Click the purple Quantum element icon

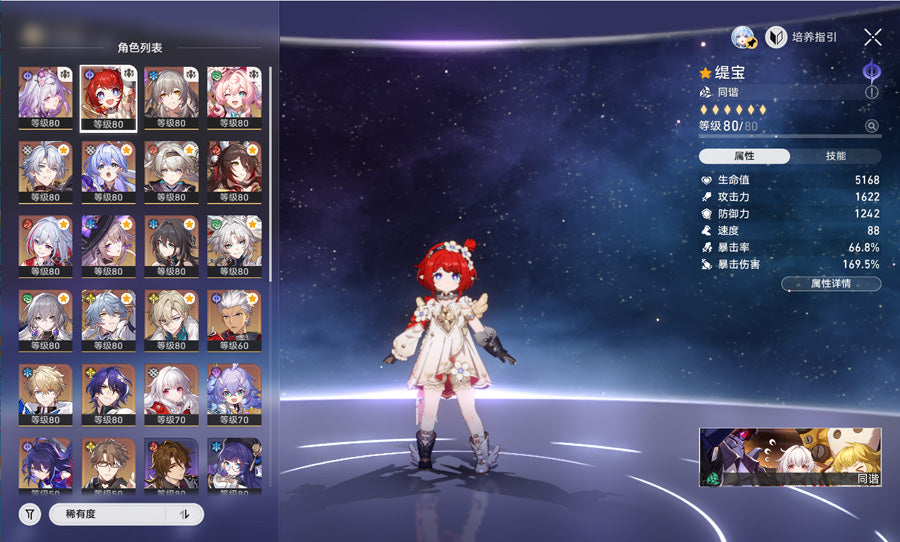[x=872, y=70]
